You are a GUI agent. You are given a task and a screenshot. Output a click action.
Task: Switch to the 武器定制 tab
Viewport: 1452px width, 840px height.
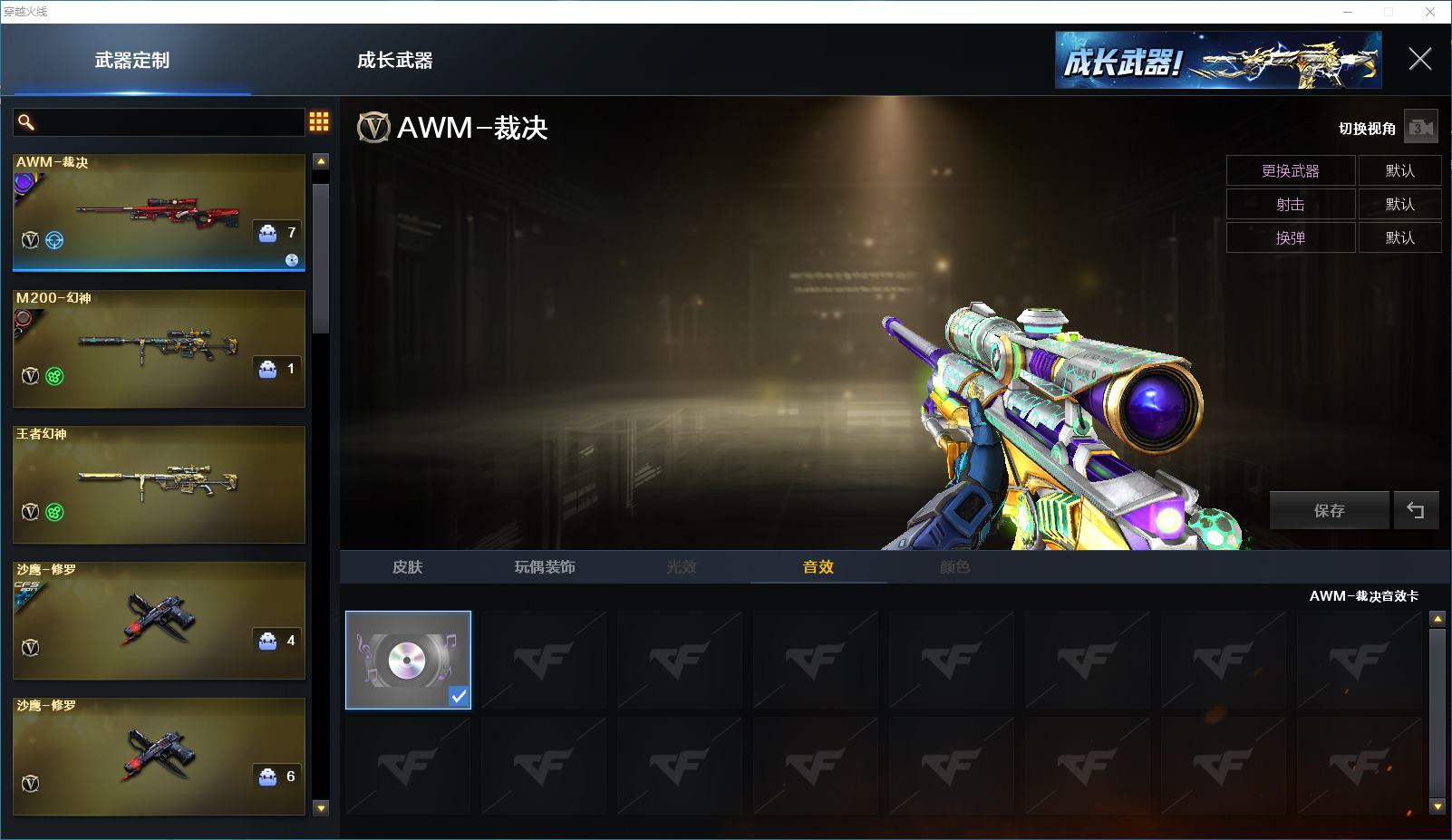132,61
